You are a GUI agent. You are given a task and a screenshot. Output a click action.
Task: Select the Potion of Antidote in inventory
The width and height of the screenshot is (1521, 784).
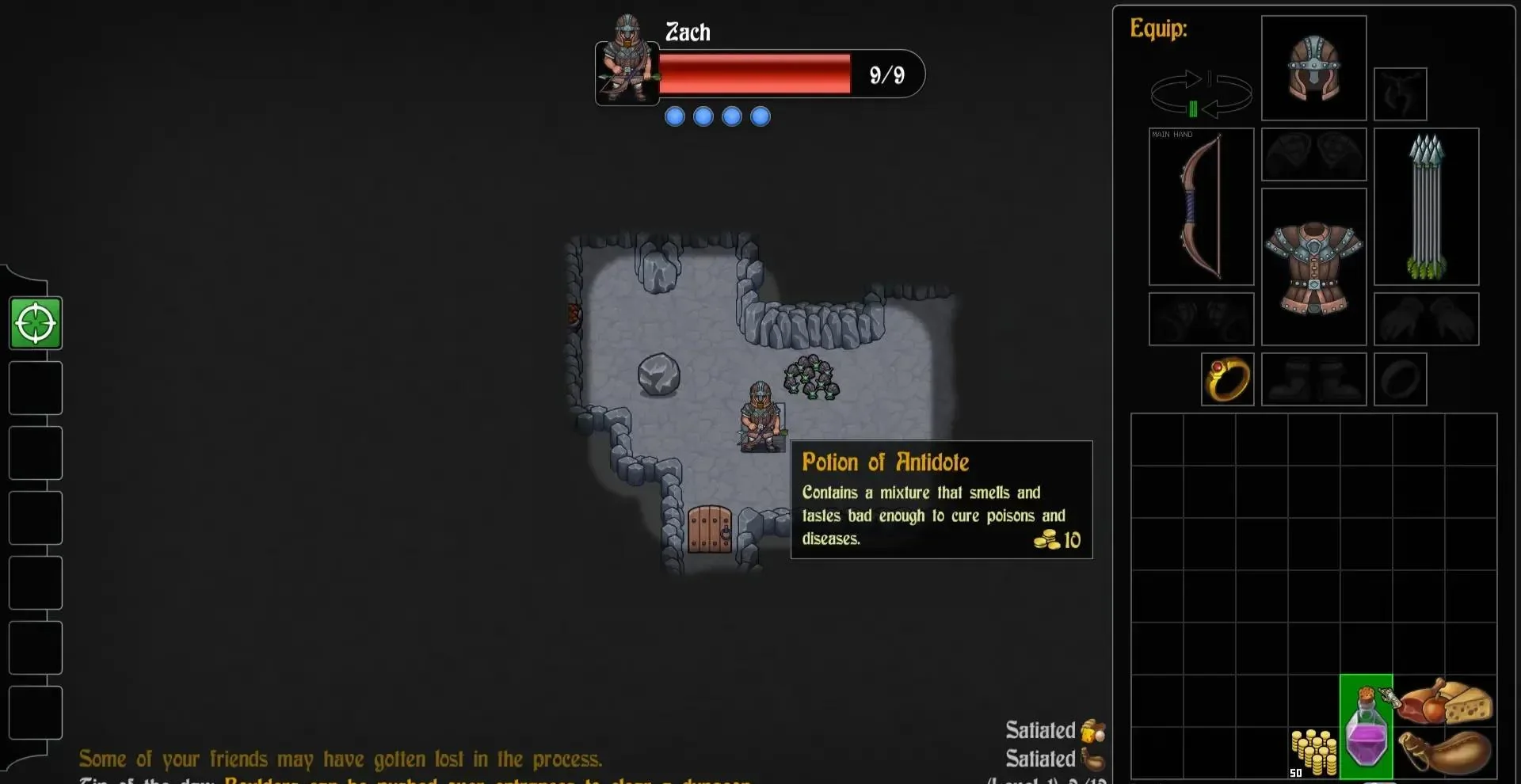pyautogui.click(x=1367, y=726)
